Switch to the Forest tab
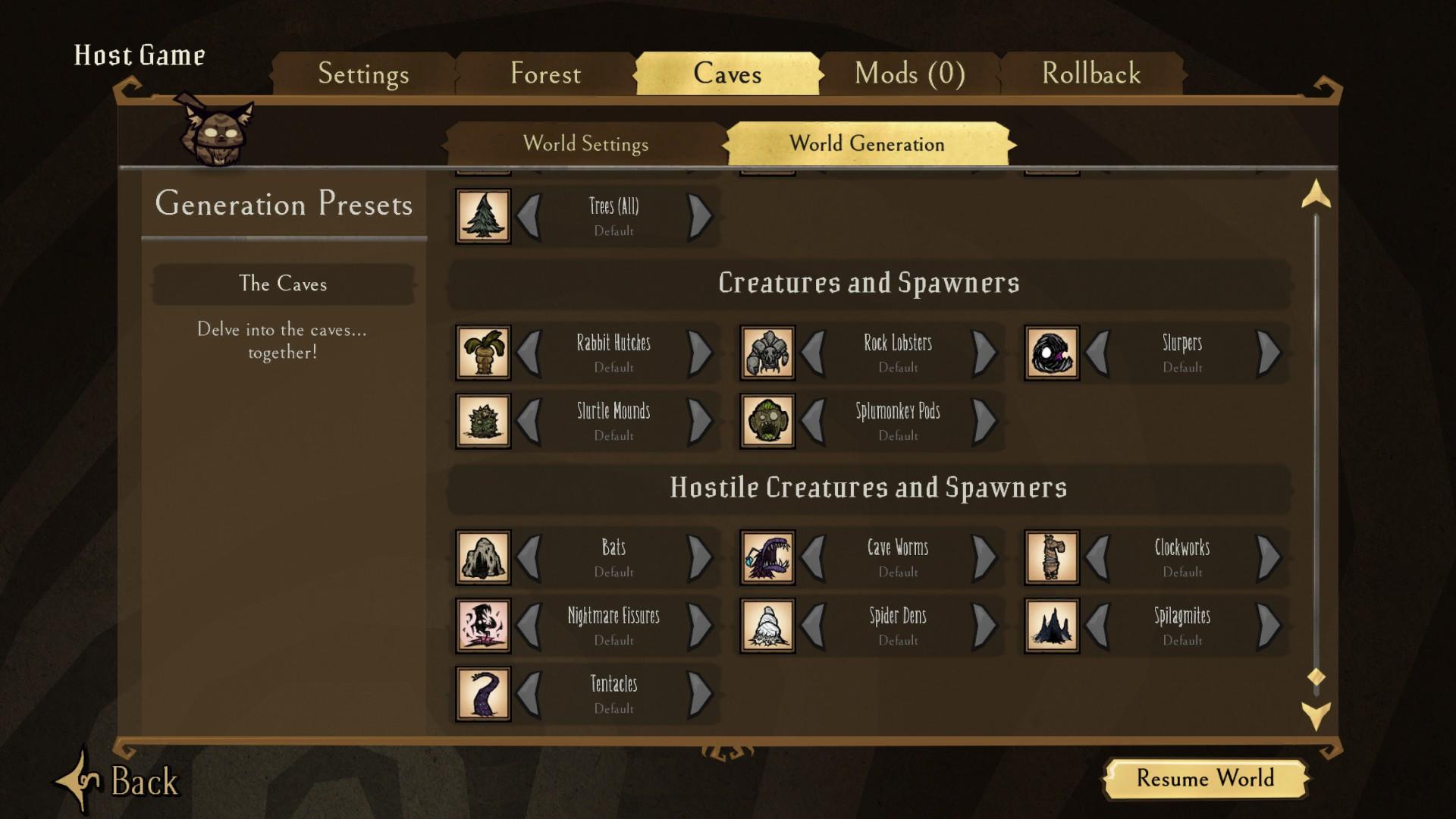This screenshot has height=819, width=1456. point(546,74)
